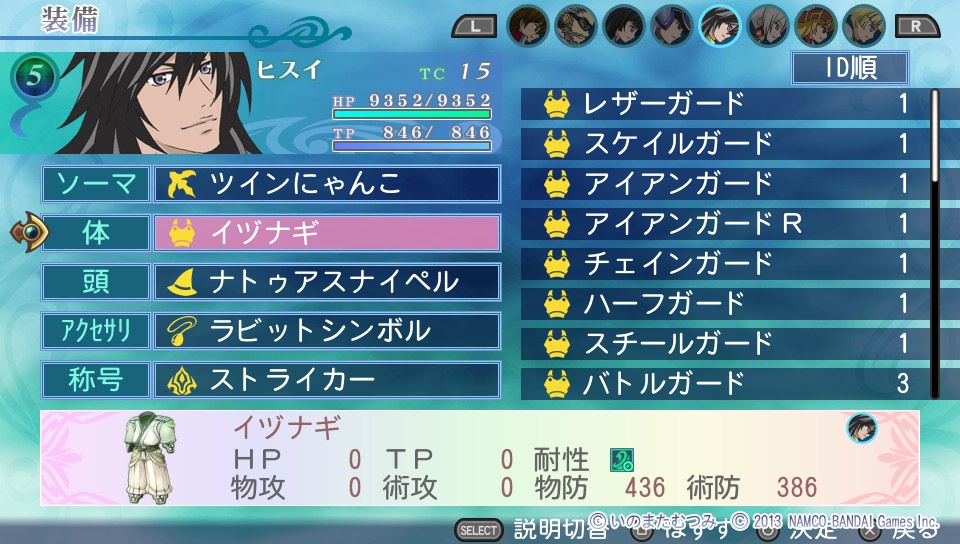Open the accessory slot ラビットシンボル
The height and width of the screenshot is (544, 960).
pyautogui.click(x=326, y=331)
